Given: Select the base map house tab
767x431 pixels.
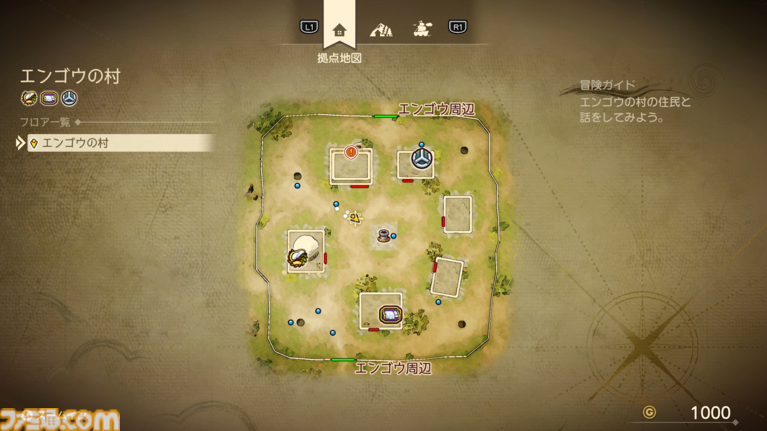Looking at the screenshot, I should (340, 30).
